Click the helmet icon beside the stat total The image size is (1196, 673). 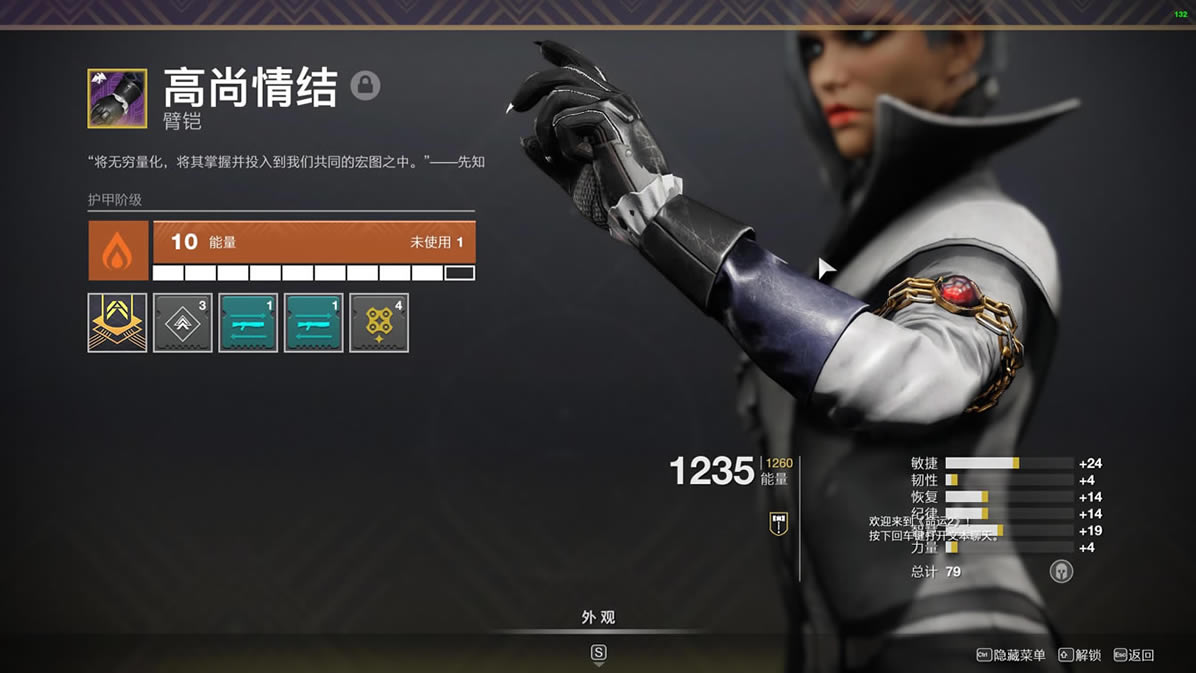pyautogui.click(x=1061, y=571)
